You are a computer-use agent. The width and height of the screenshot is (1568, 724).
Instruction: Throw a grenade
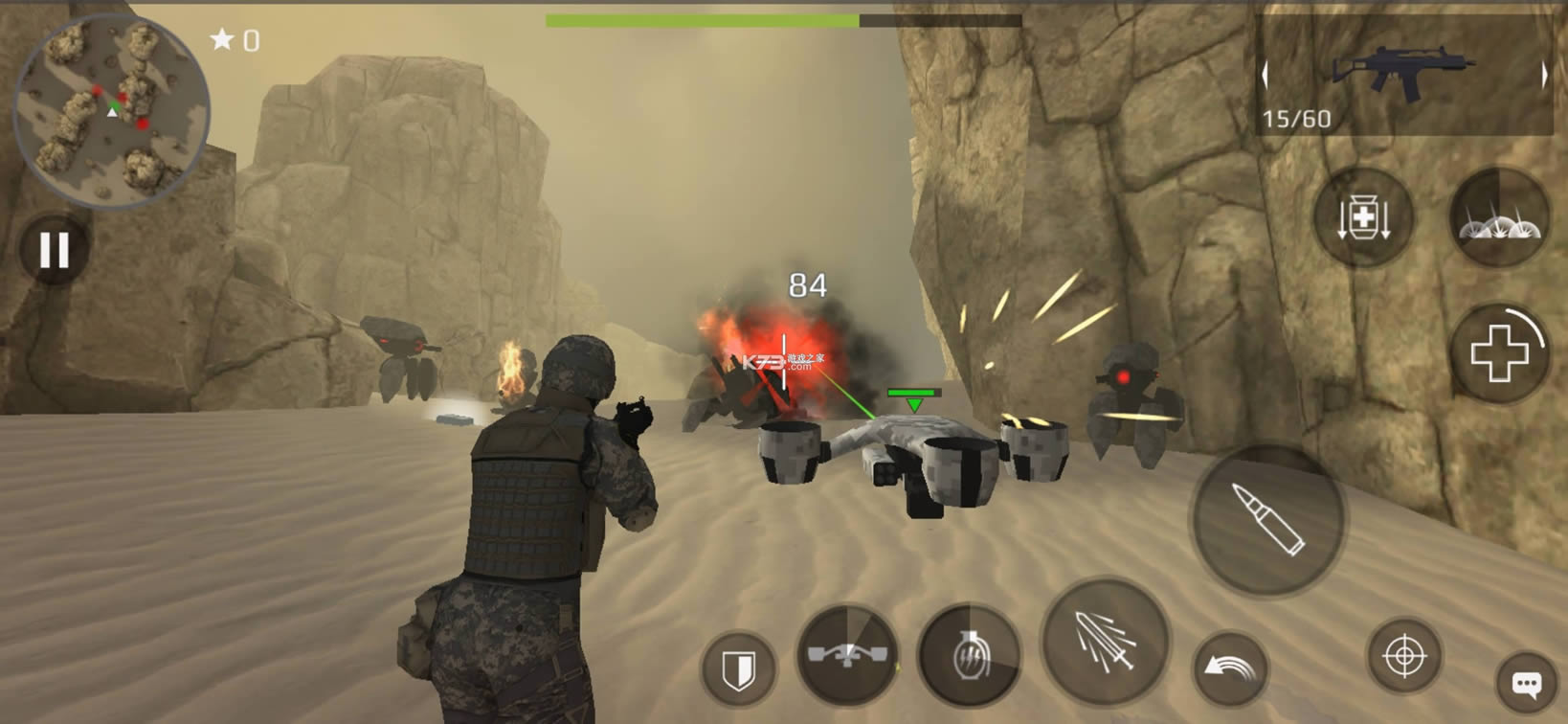(968, 656)
